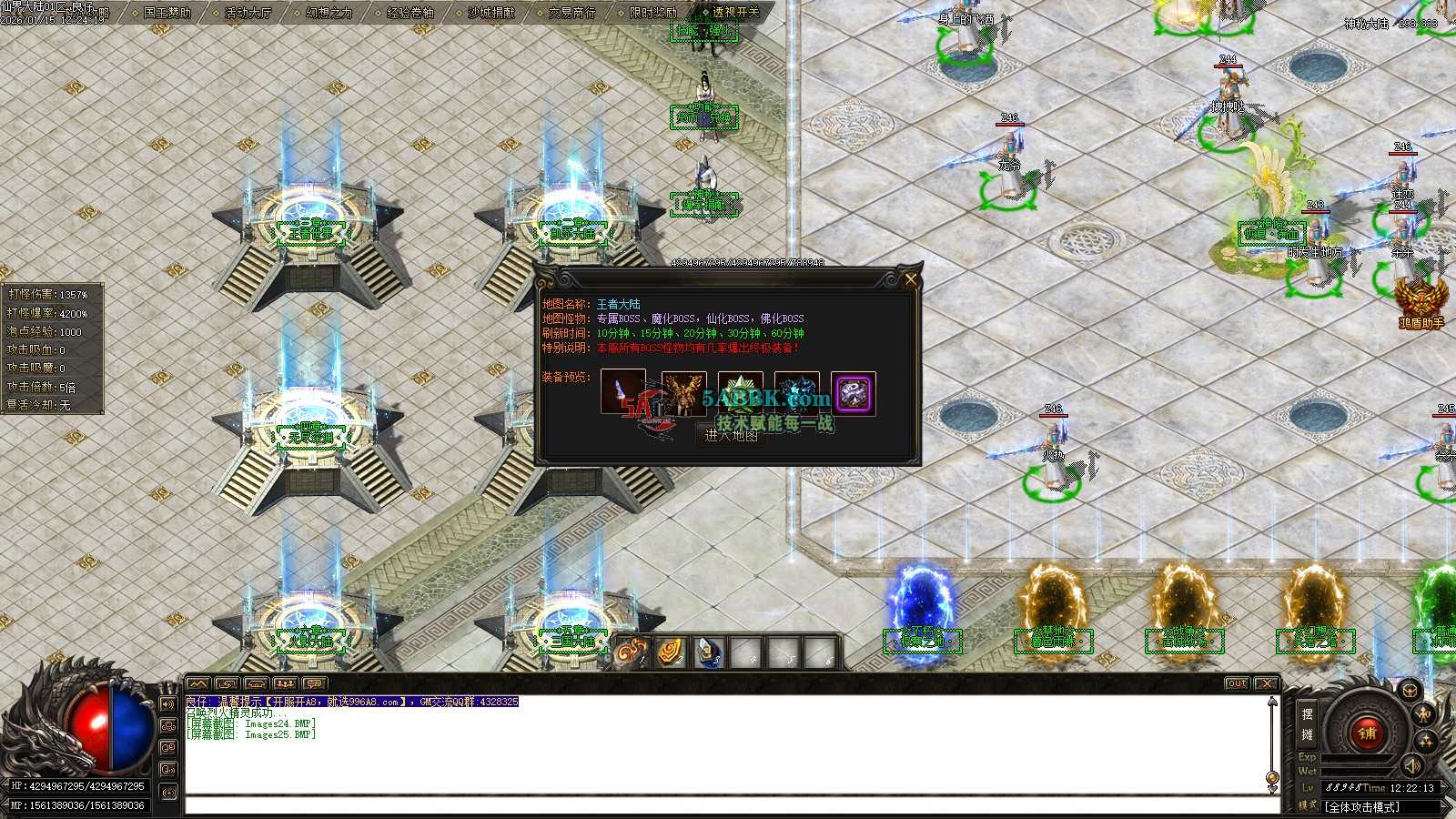Open the 交易商行 menu
This screenshot has height=819, width=1456.
click(572, 13)
